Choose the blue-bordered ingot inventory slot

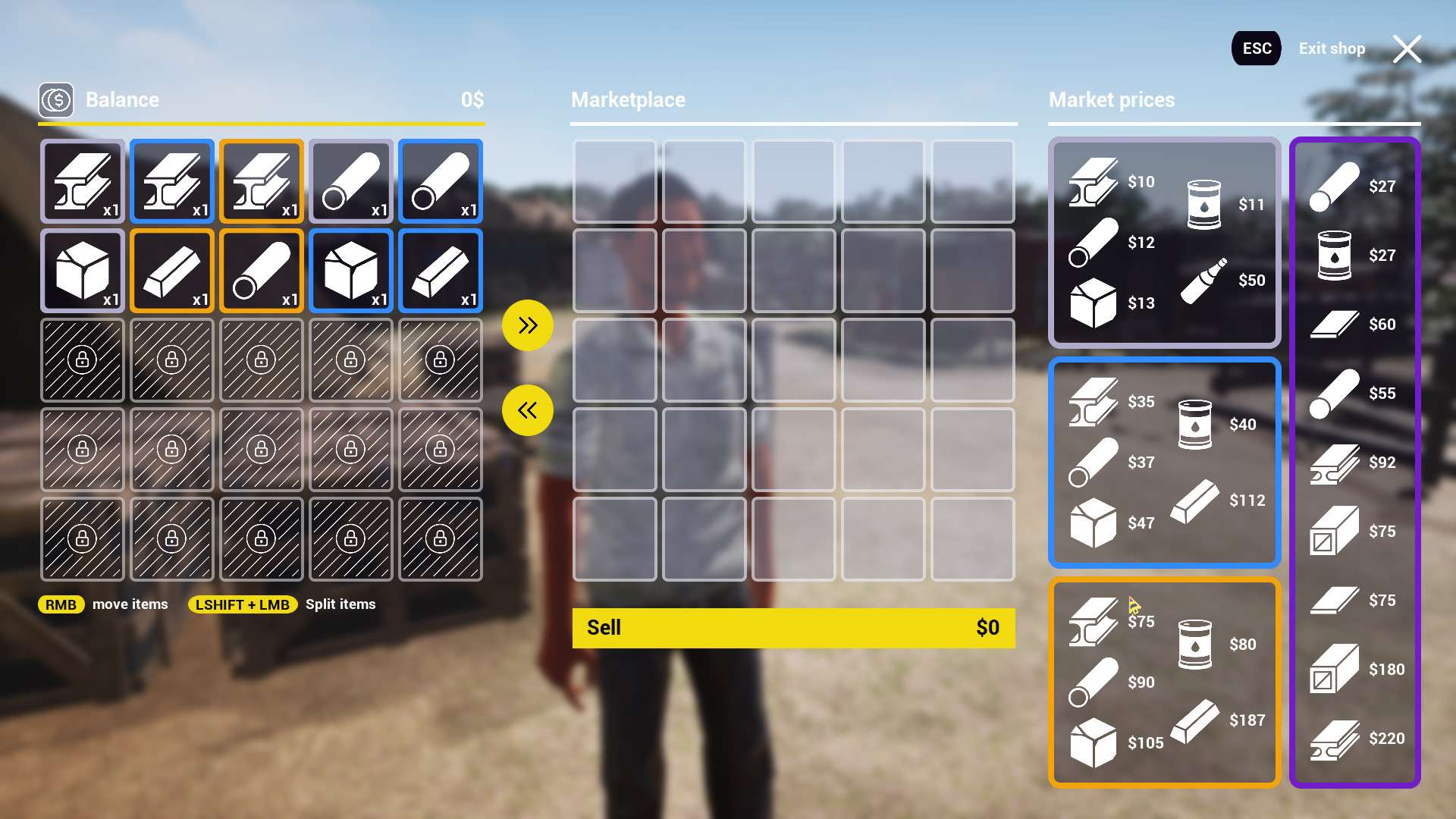click(x=441, y=271)
